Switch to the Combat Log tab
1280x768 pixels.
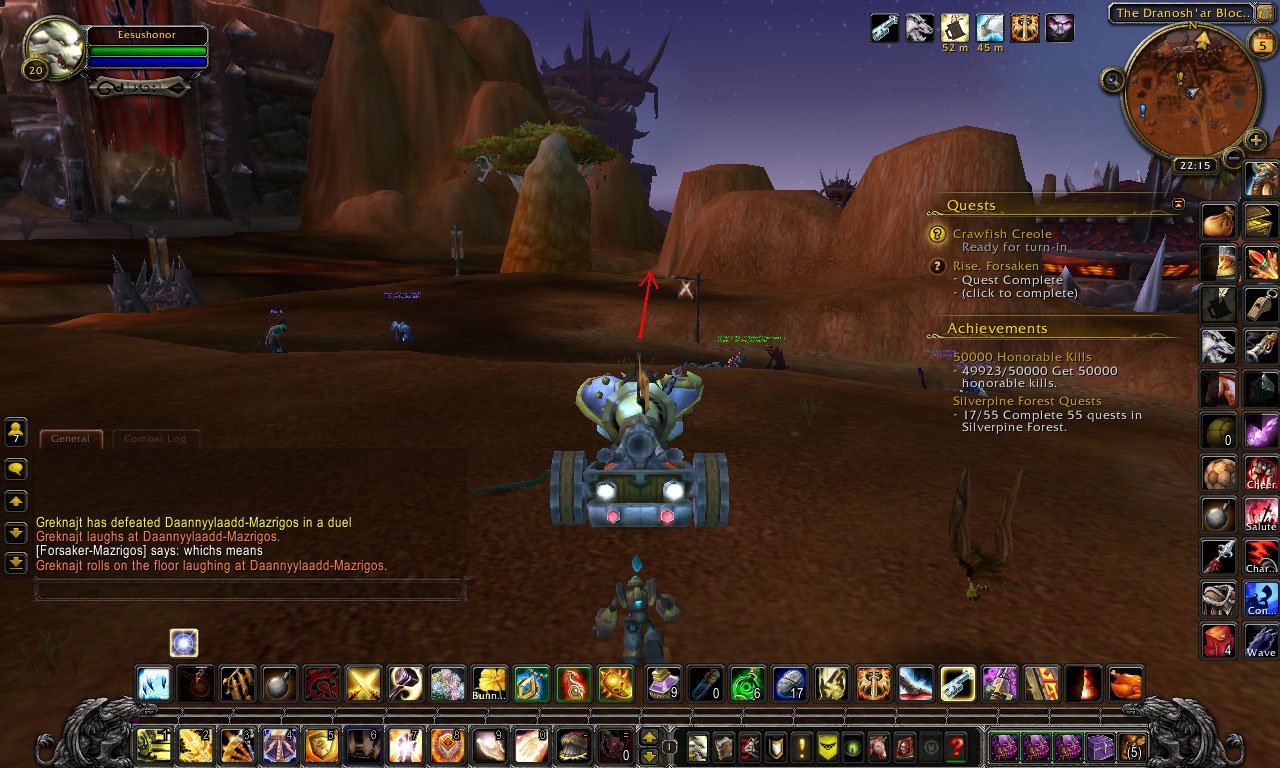point(155,439)
